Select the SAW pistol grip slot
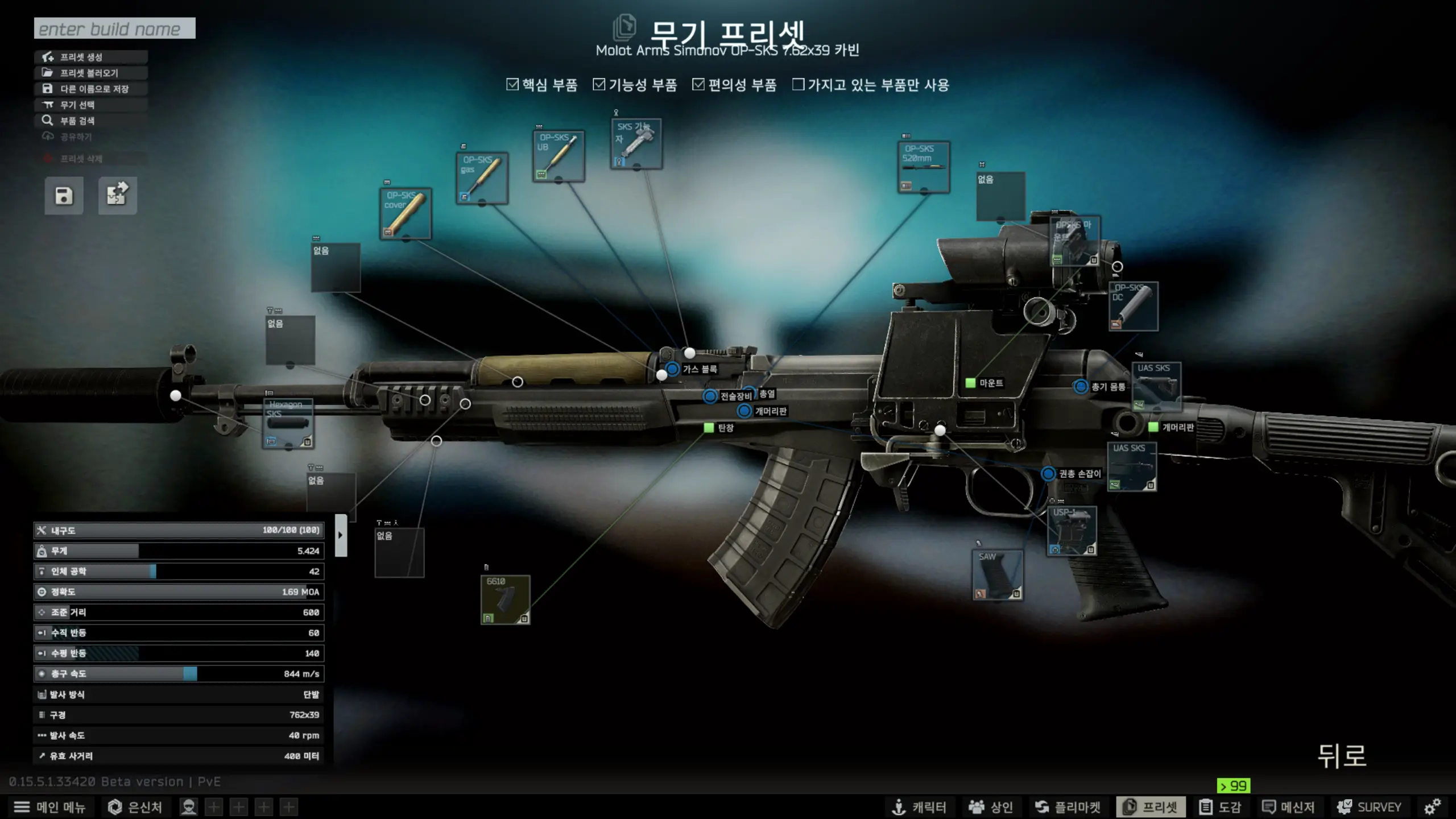The image size is (1456, 819). click(998, 574)
